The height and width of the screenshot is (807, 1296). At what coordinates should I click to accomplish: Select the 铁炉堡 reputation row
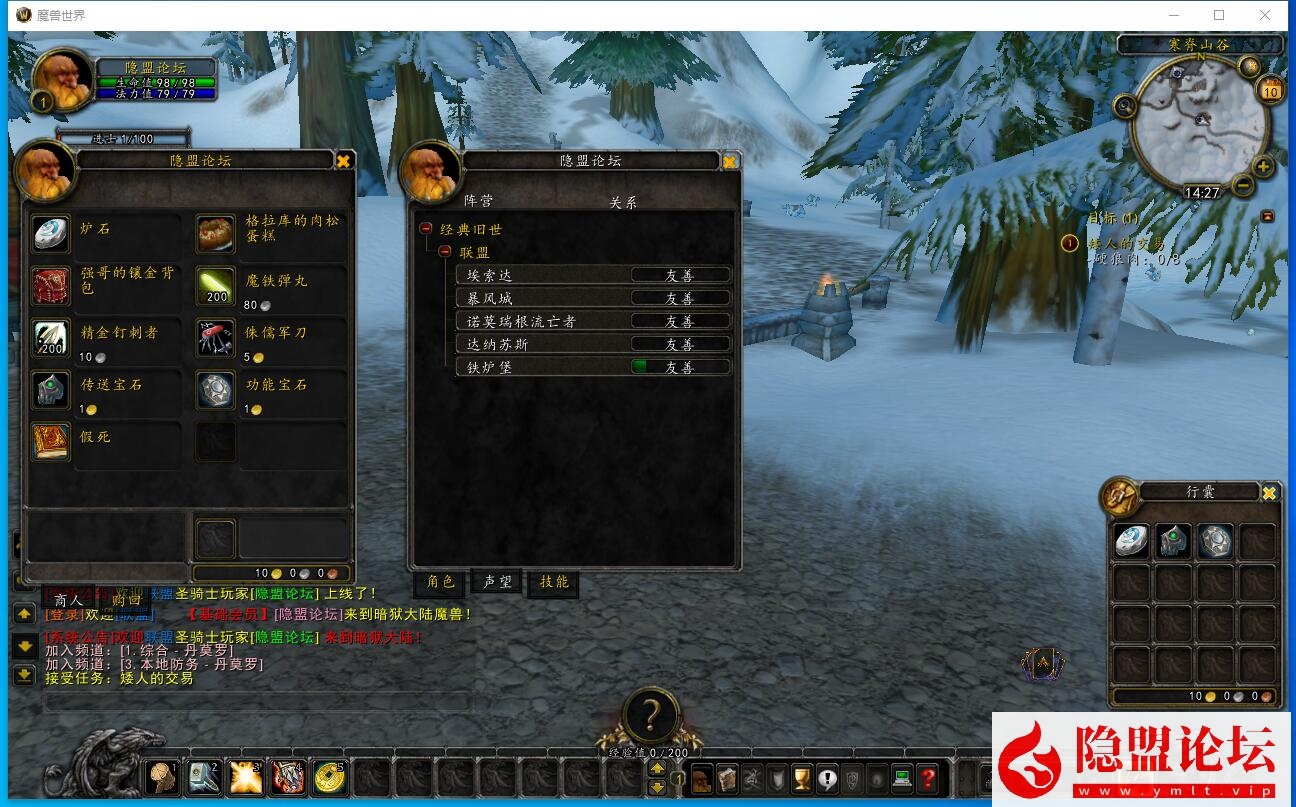pos(592,367)
